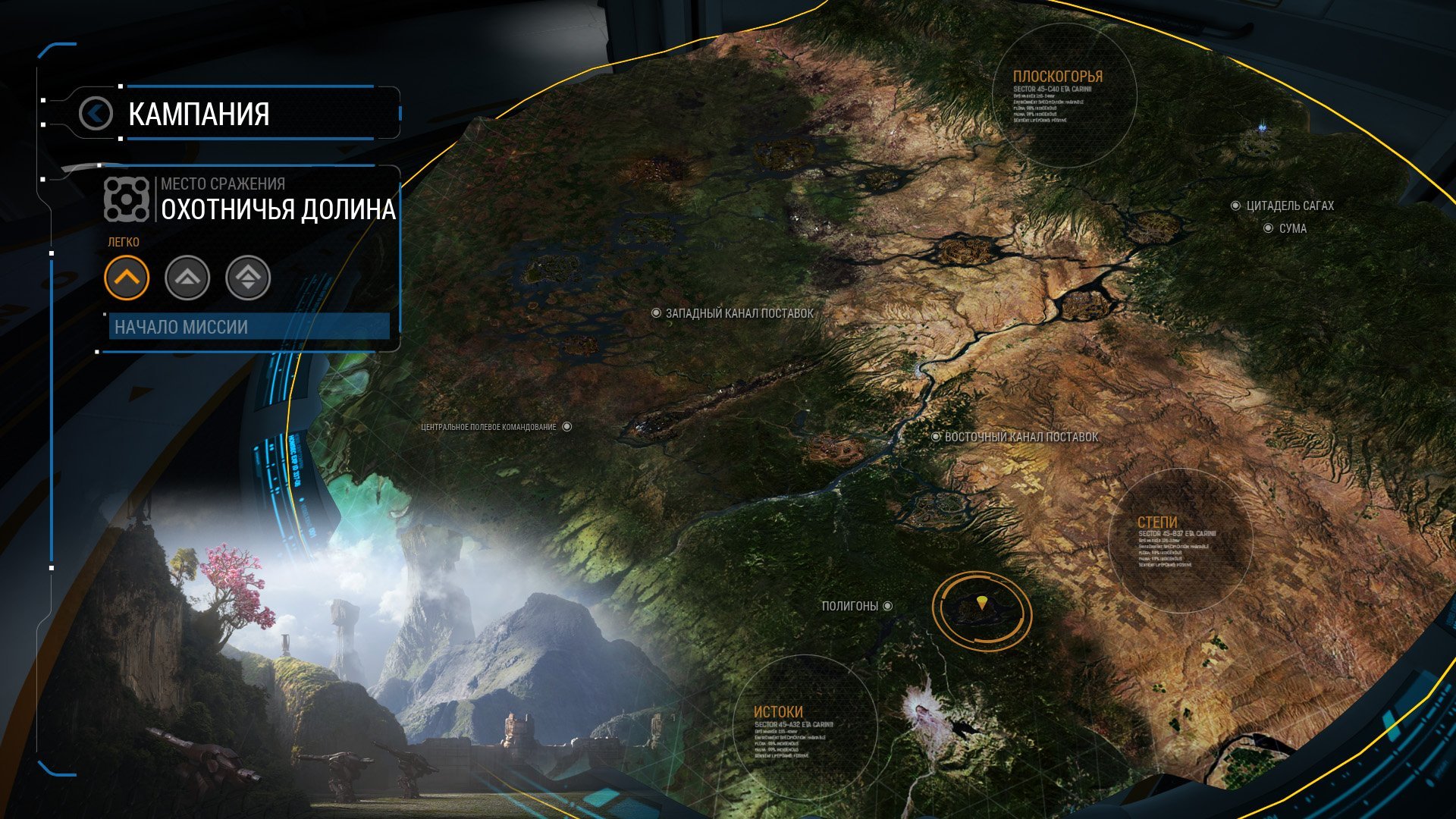This screenshot has height=819, width=1456.
Task: Select the Западный канал поставок map marker
Action: tap(657, 313)
